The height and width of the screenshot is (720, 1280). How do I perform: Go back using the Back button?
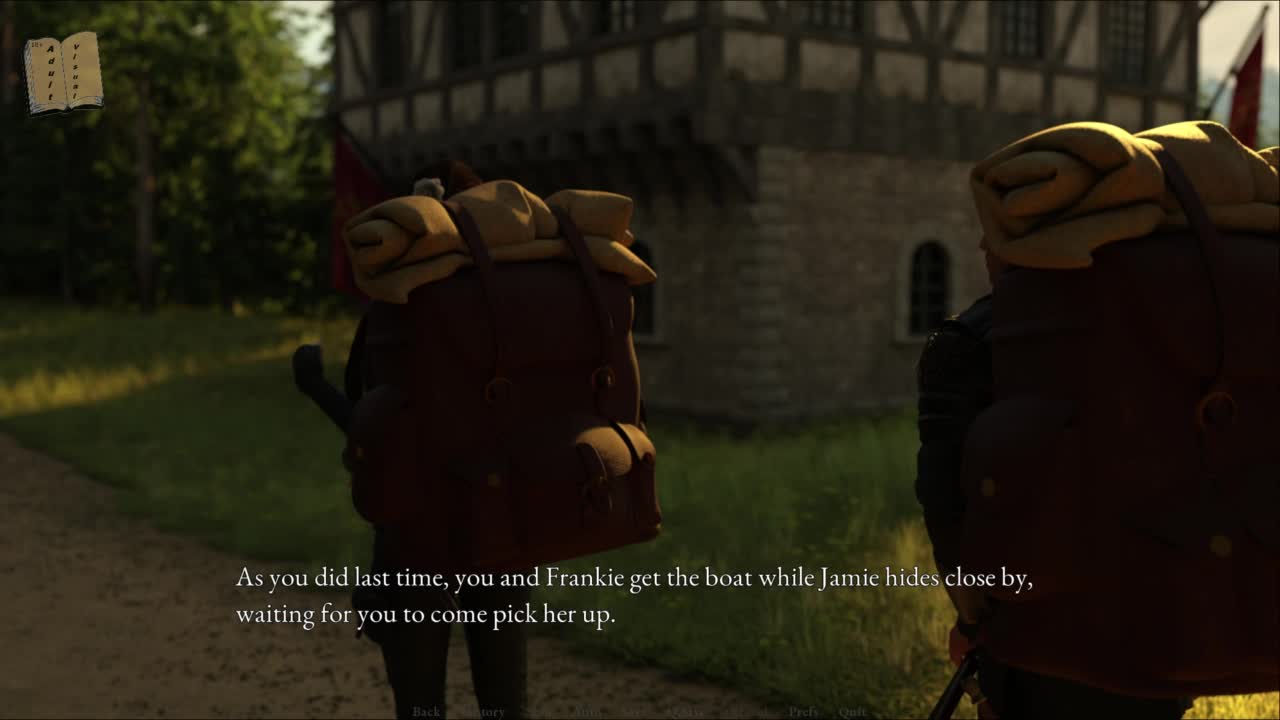(x=426, y=712)
